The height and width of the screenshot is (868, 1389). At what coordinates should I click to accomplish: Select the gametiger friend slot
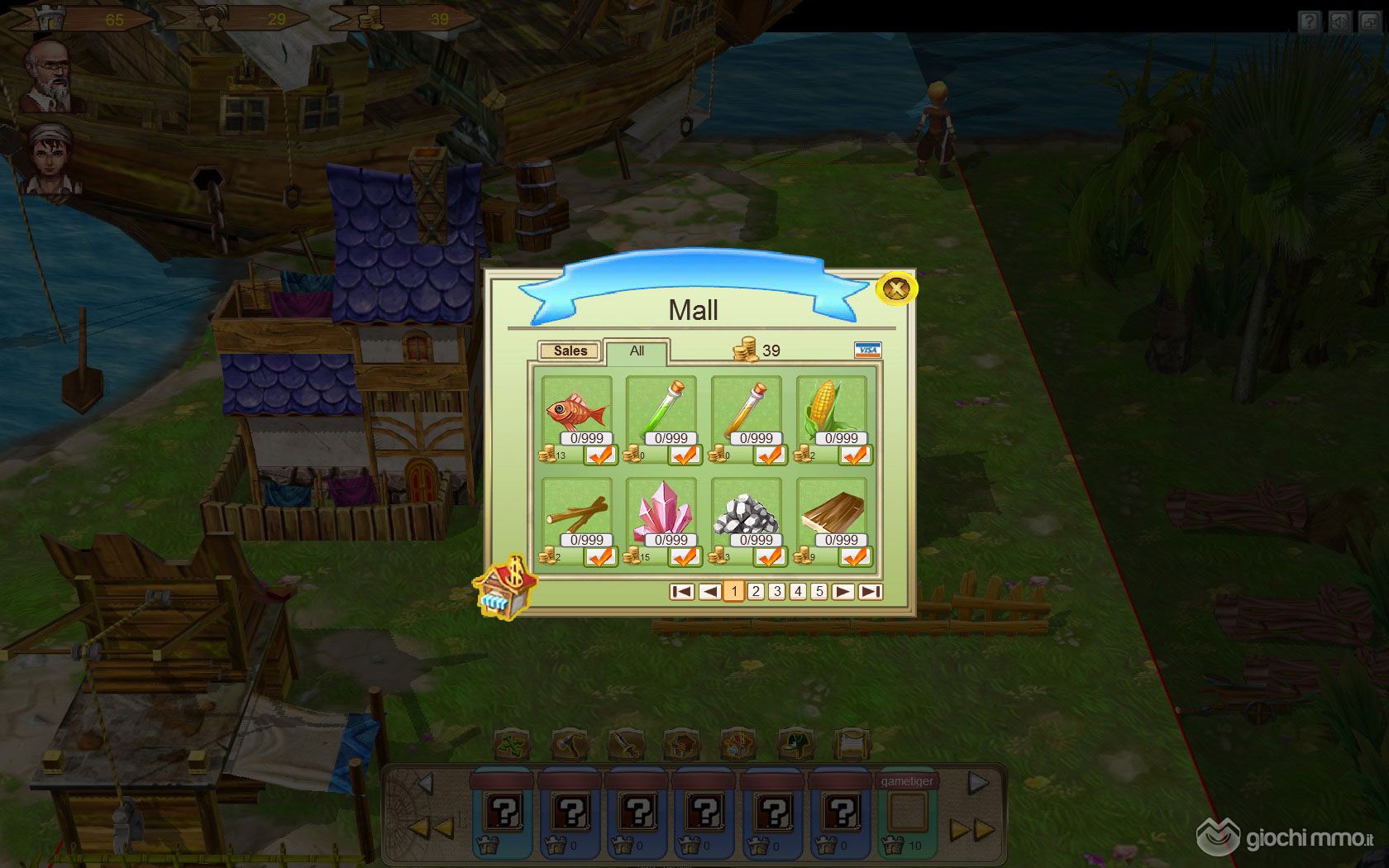point(907,813)
